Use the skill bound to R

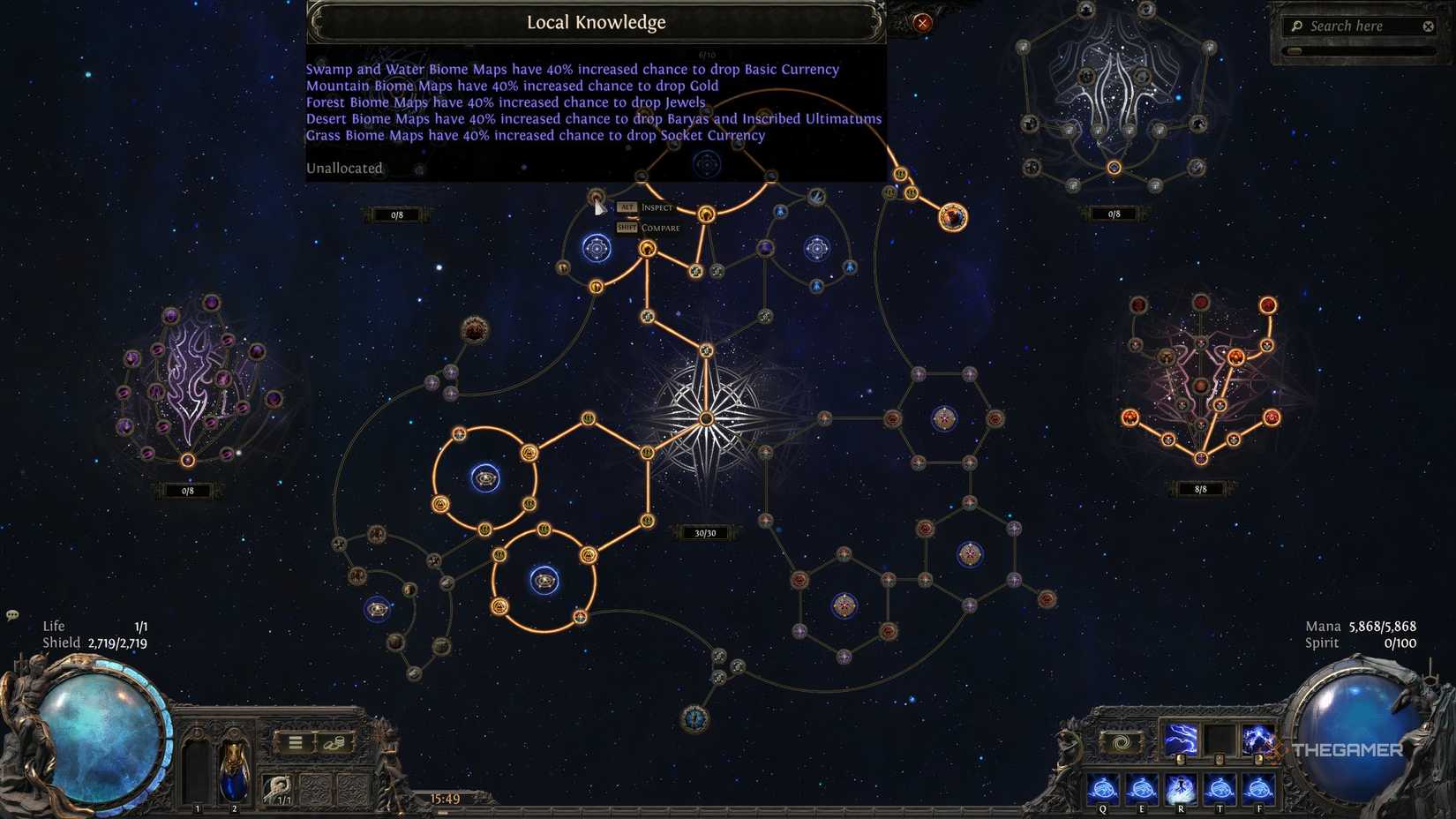point(1180,788)
